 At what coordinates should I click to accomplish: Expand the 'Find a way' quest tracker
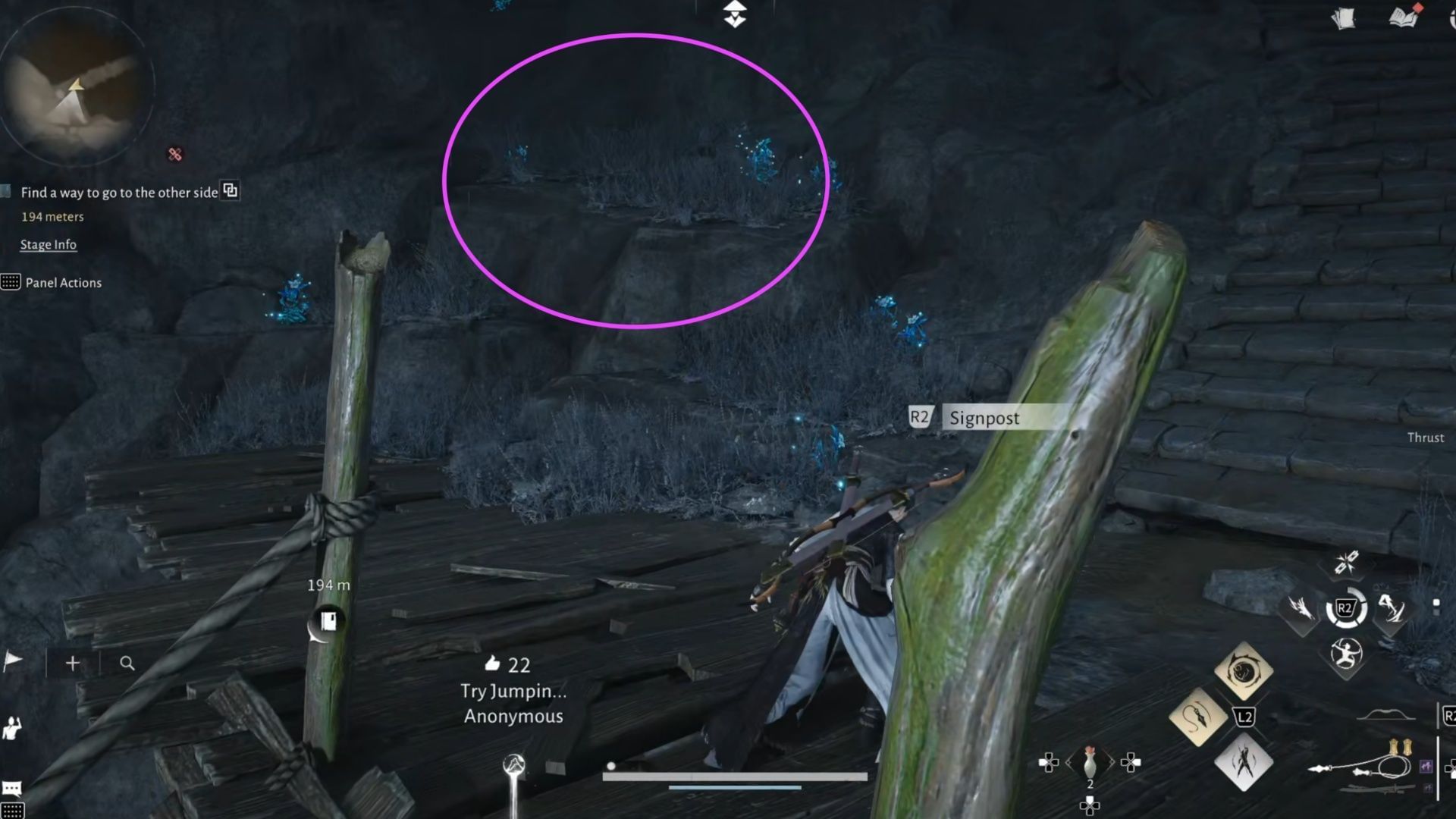pyautogui.click(x=230, y=191)
